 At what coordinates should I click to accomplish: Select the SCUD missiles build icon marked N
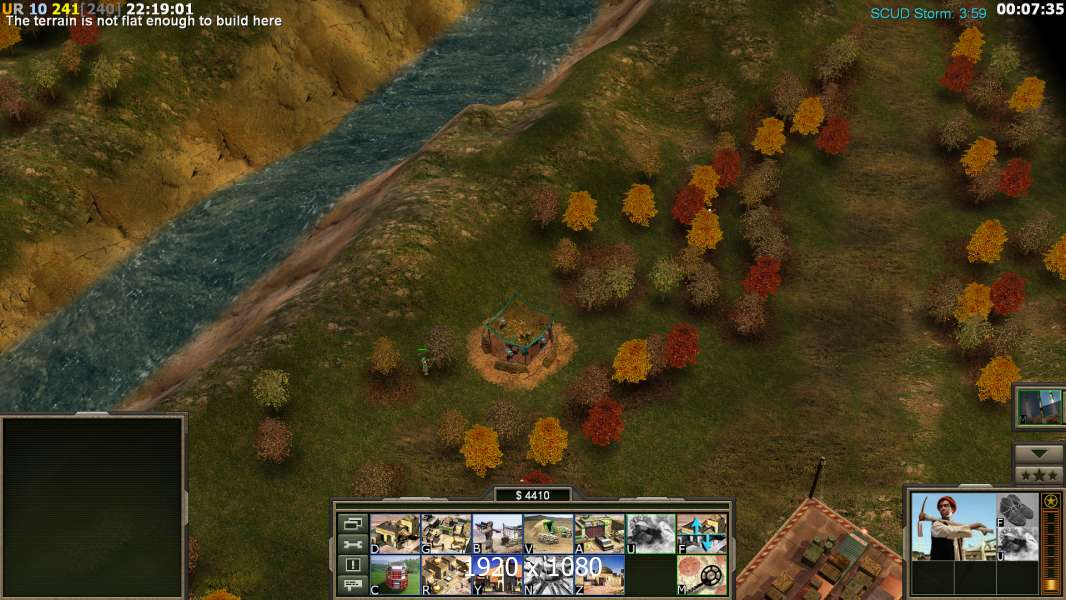tap(548, 575)
